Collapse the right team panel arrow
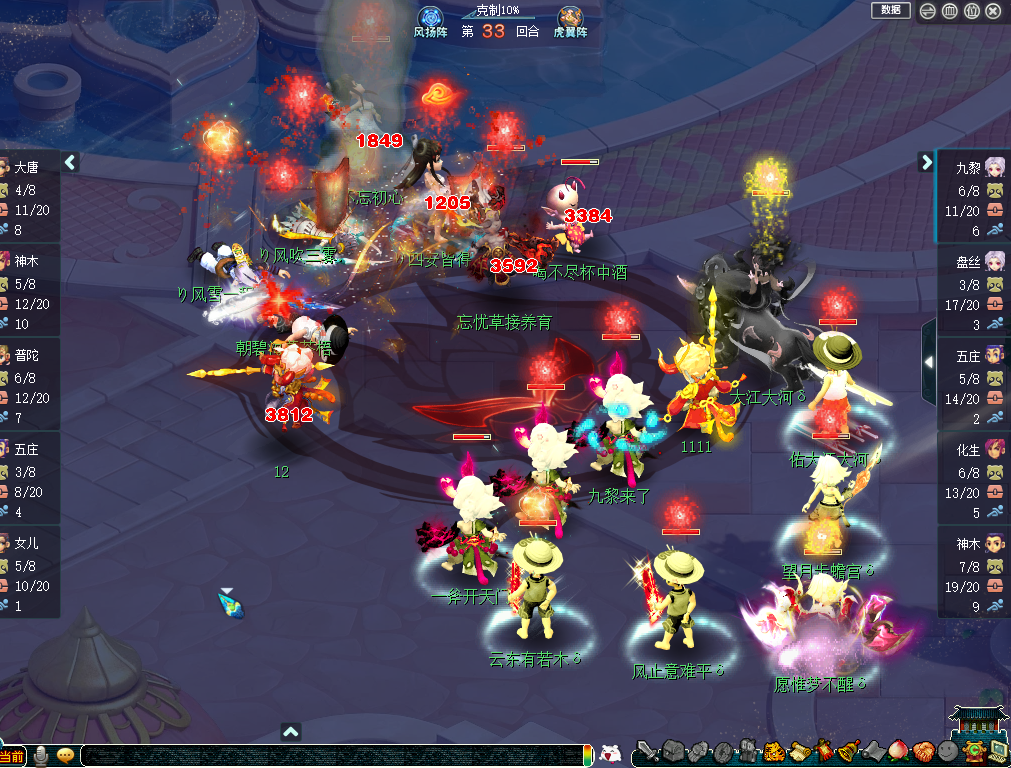This screenshot has height=768, width=1011. (x=925, y=162)
